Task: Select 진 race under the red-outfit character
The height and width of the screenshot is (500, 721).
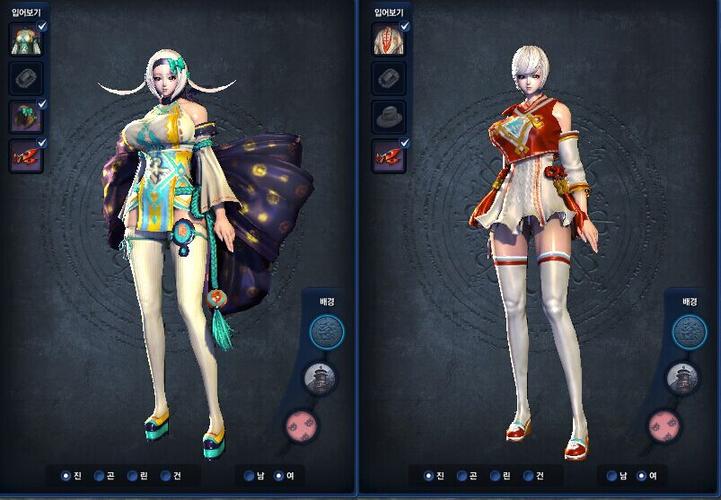Action: click(428, 475)
